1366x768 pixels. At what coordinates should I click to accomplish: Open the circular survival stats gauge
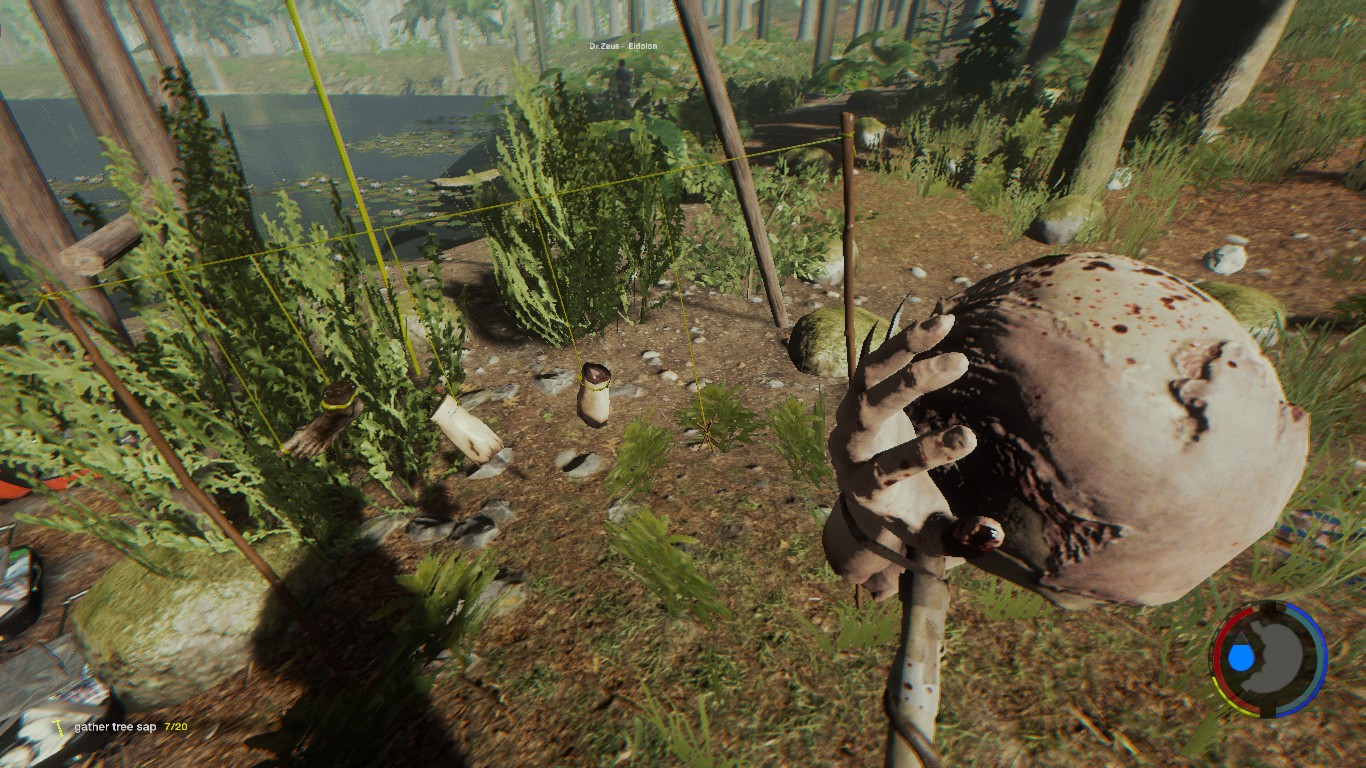click(x=1268, y=658)
